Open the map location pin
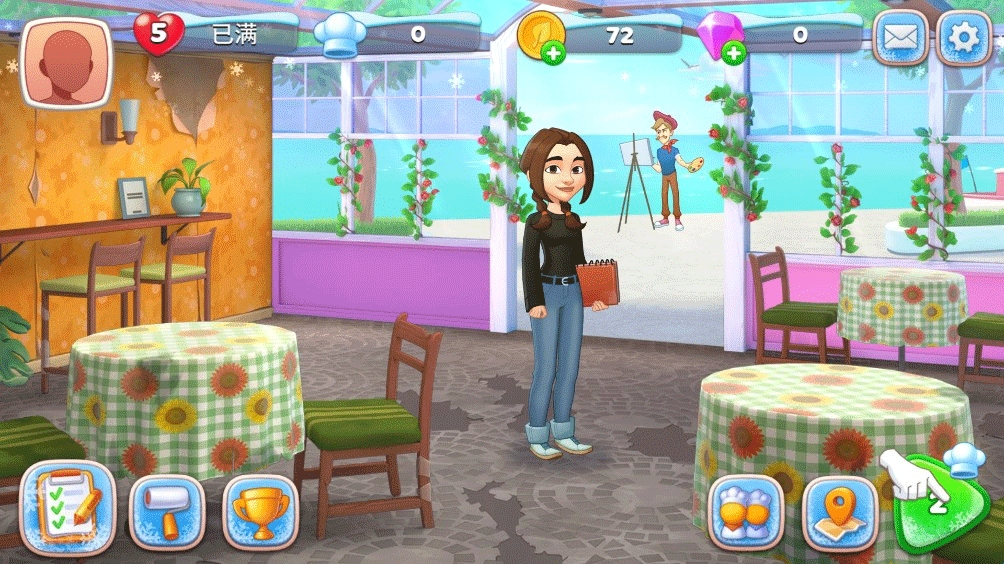 839,511
